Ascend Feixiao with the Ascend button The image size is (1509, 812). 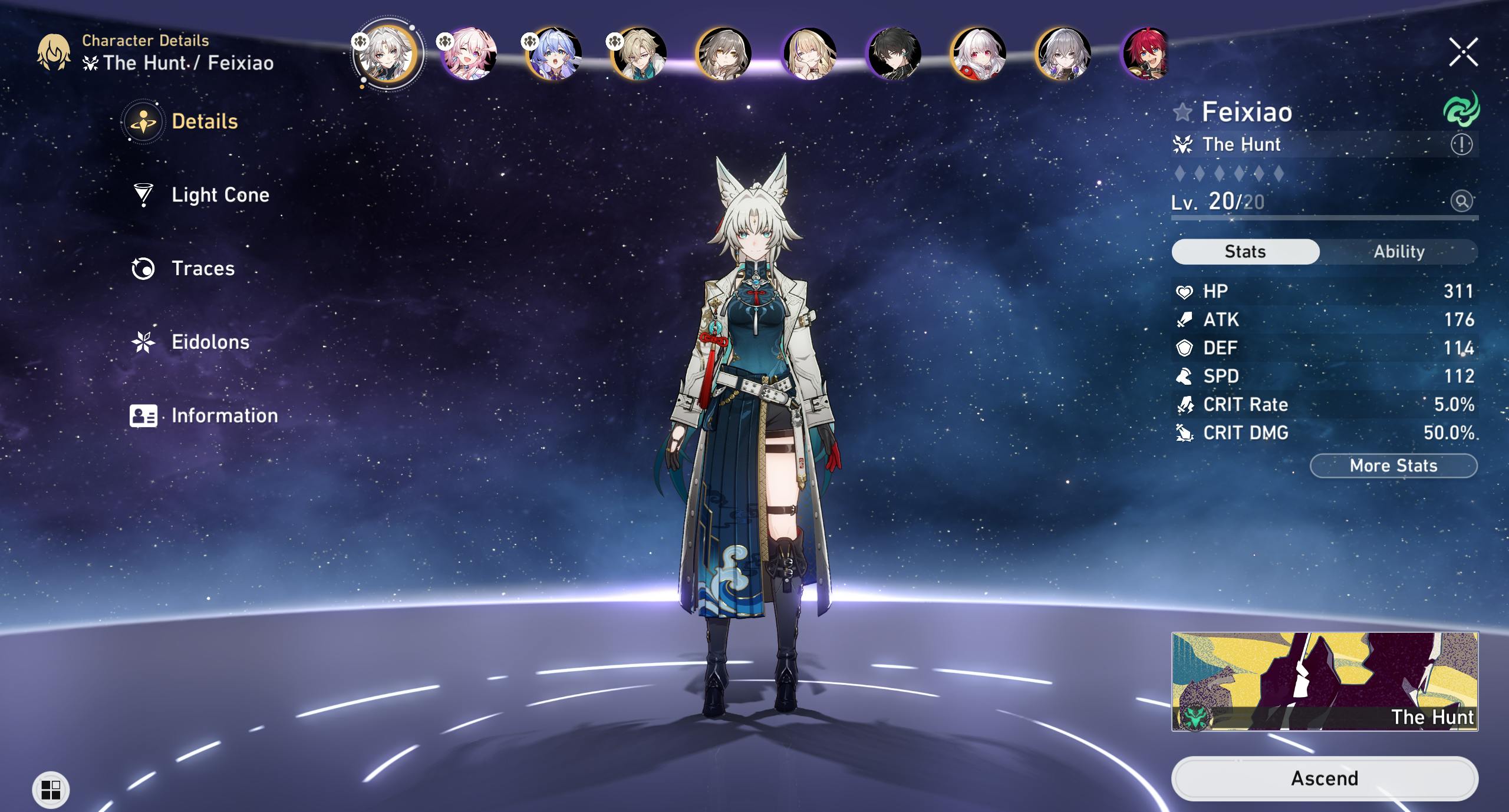click(x=1324, y=778)
